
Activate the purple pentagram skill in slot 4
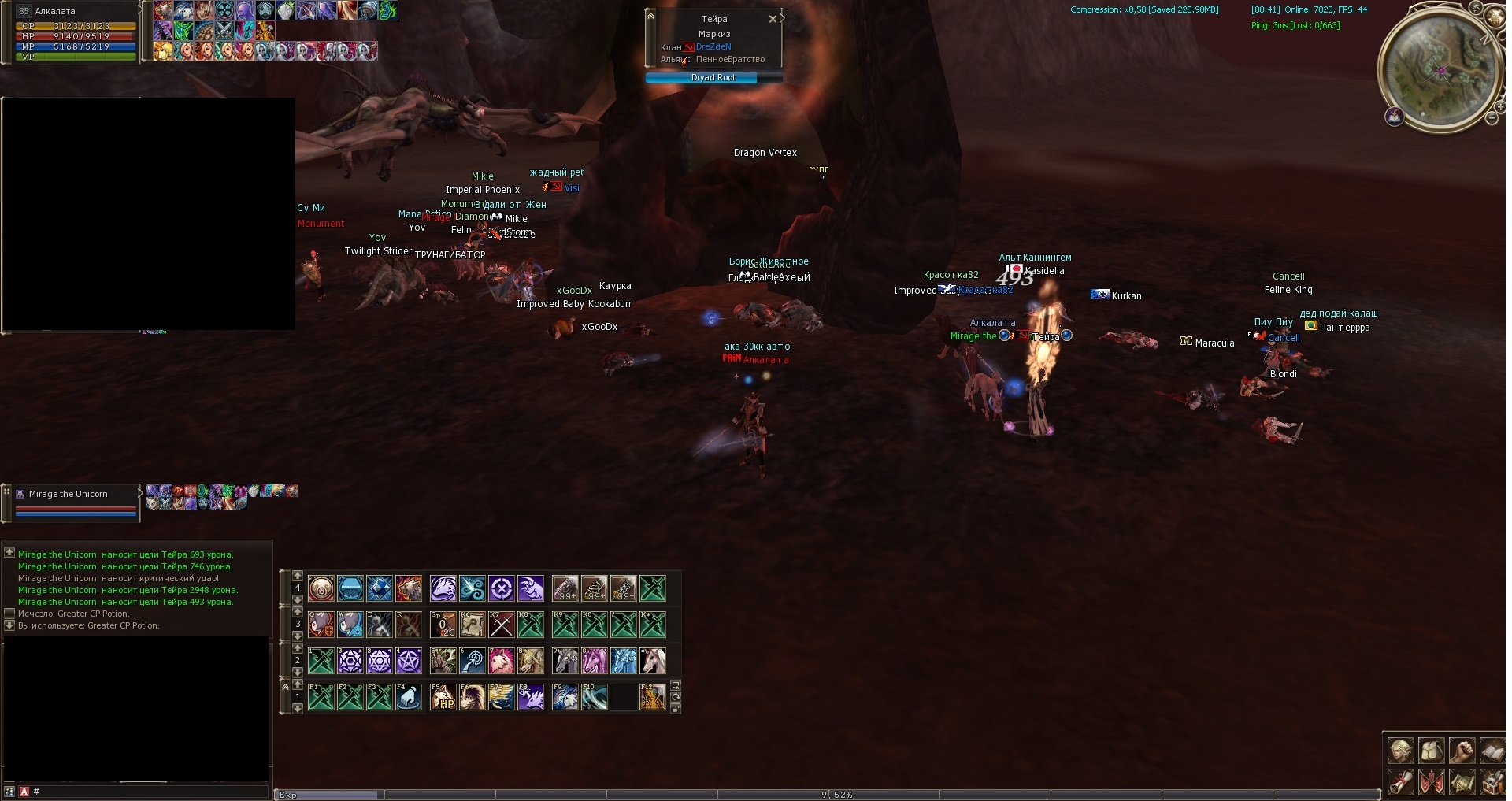[408, 661]
